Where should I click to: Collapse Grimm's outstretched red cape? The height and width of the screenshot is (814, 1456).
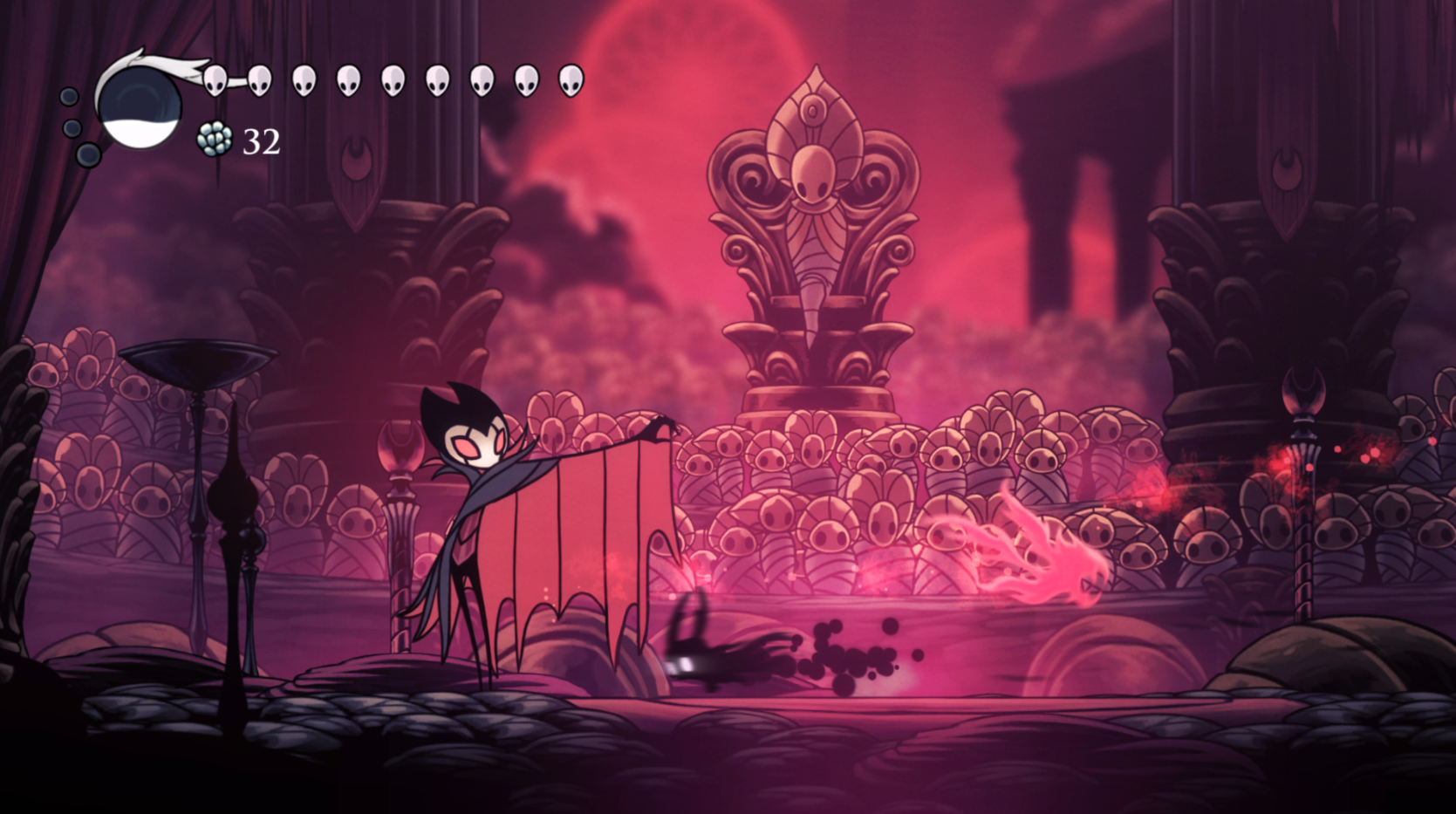click(x=576, y=523)
